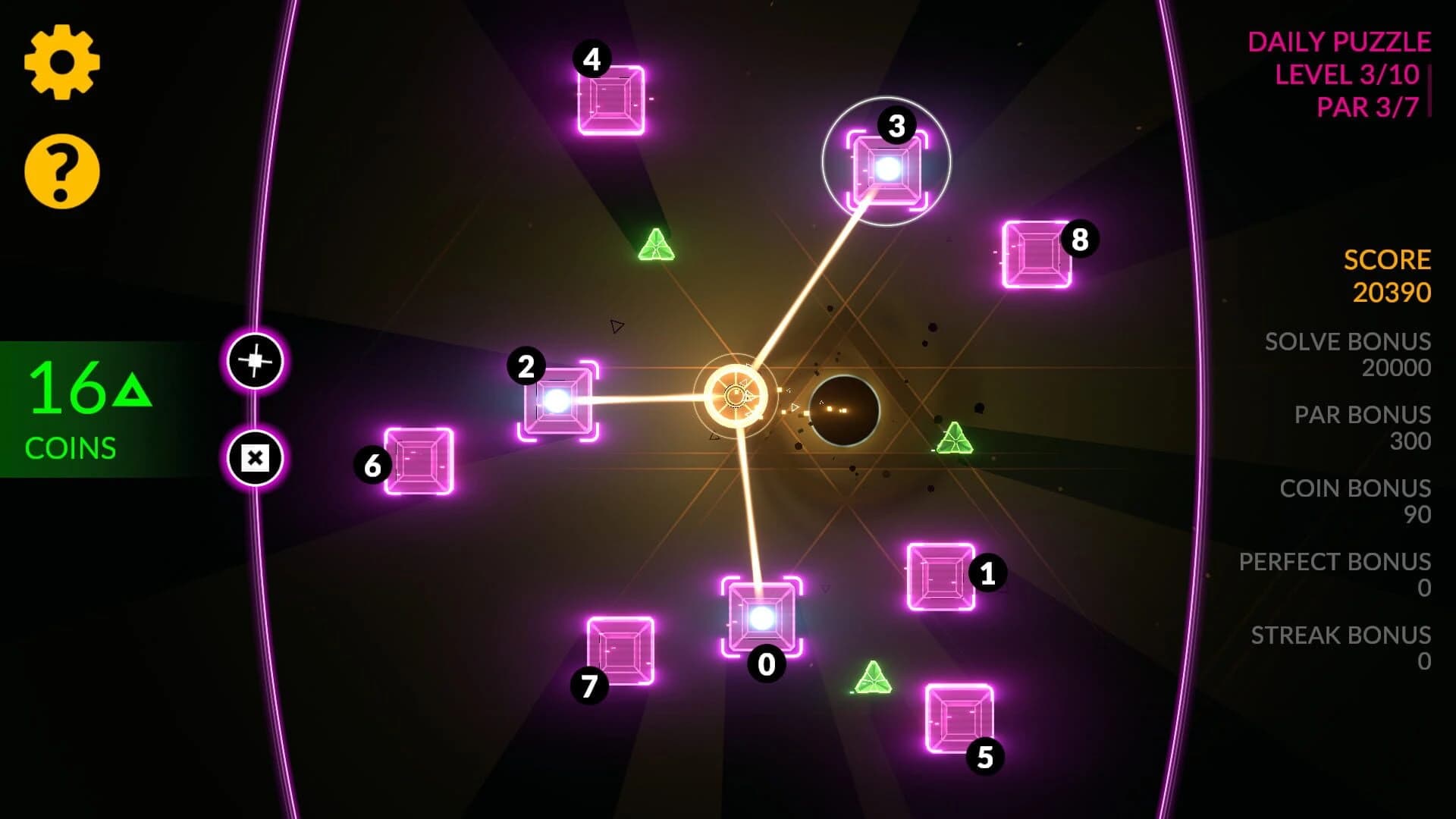The width and height of the screenshot is (1456, 819).
Task: Click the 16 COINS counter
Action: [x=76, y=402]
